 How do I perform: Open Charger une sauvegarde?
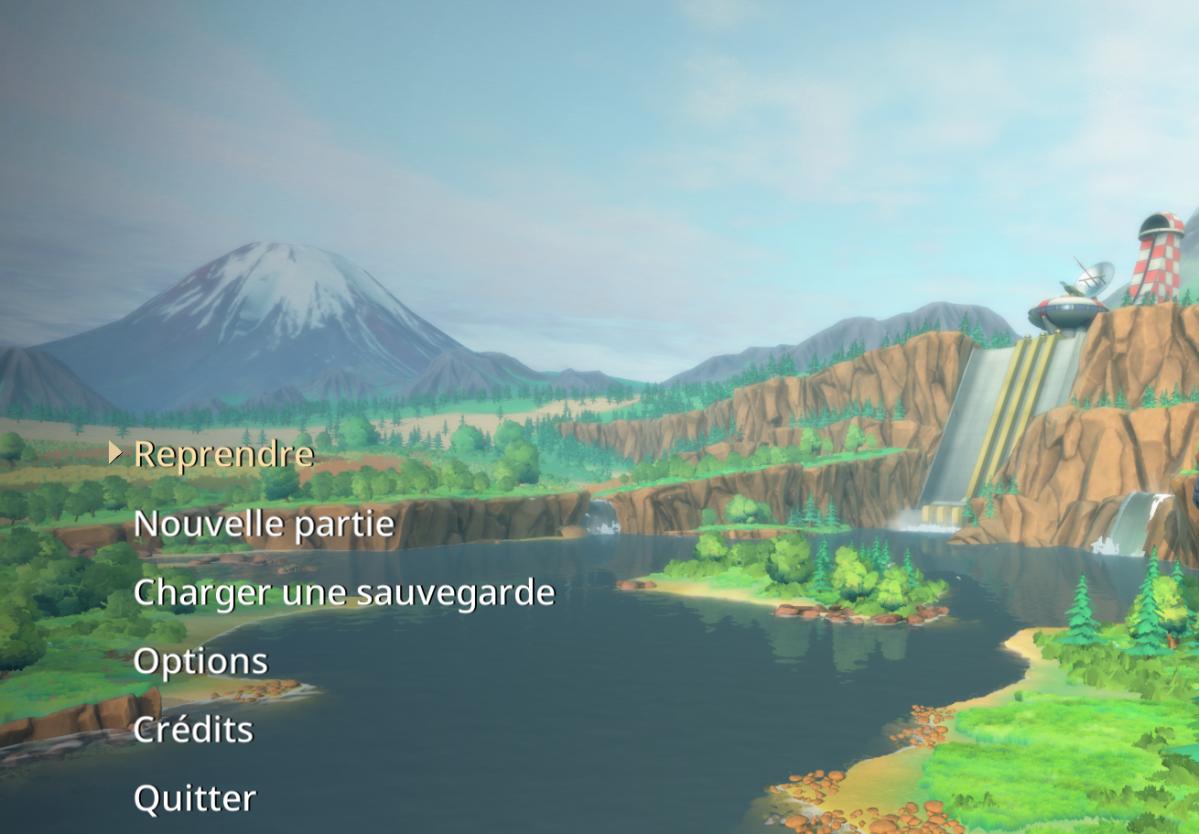coord(343,592)
